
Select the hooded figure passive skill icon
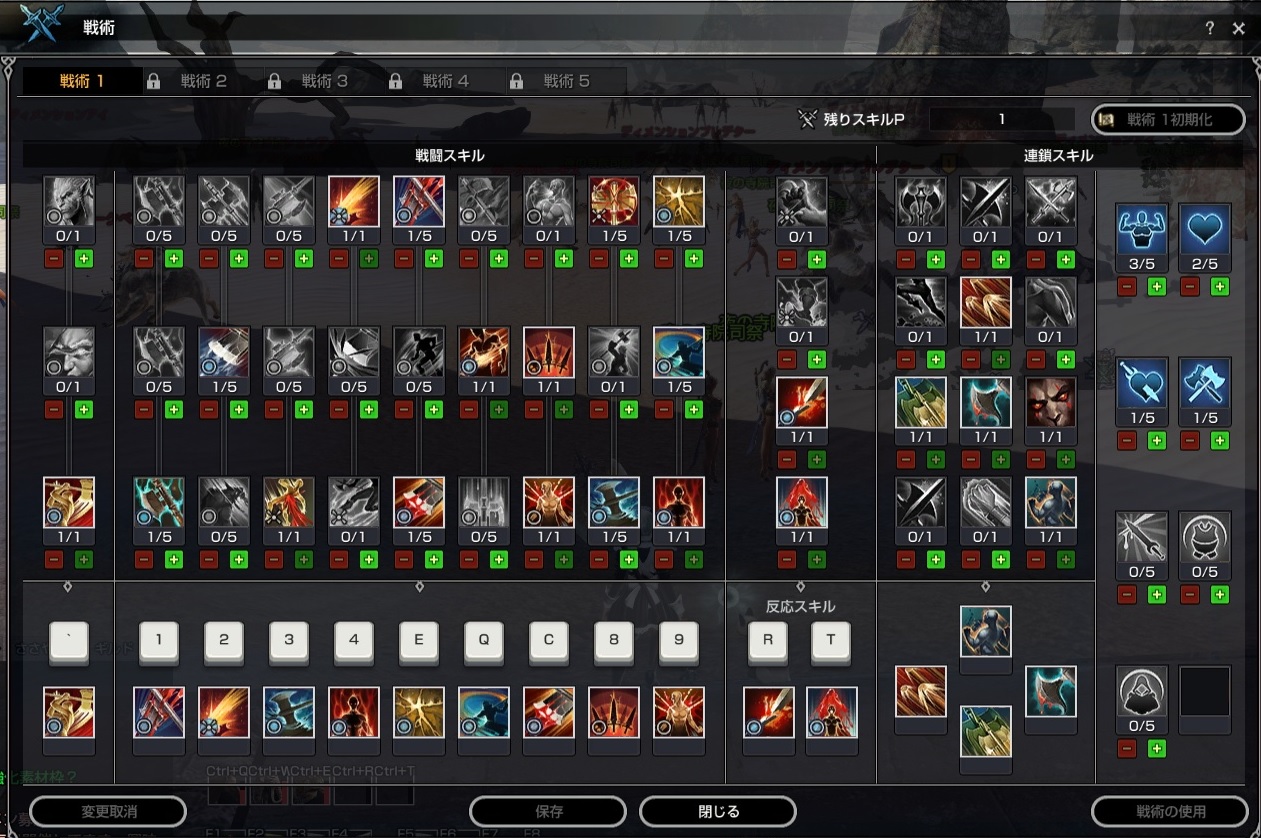(x=1141, y=690)
